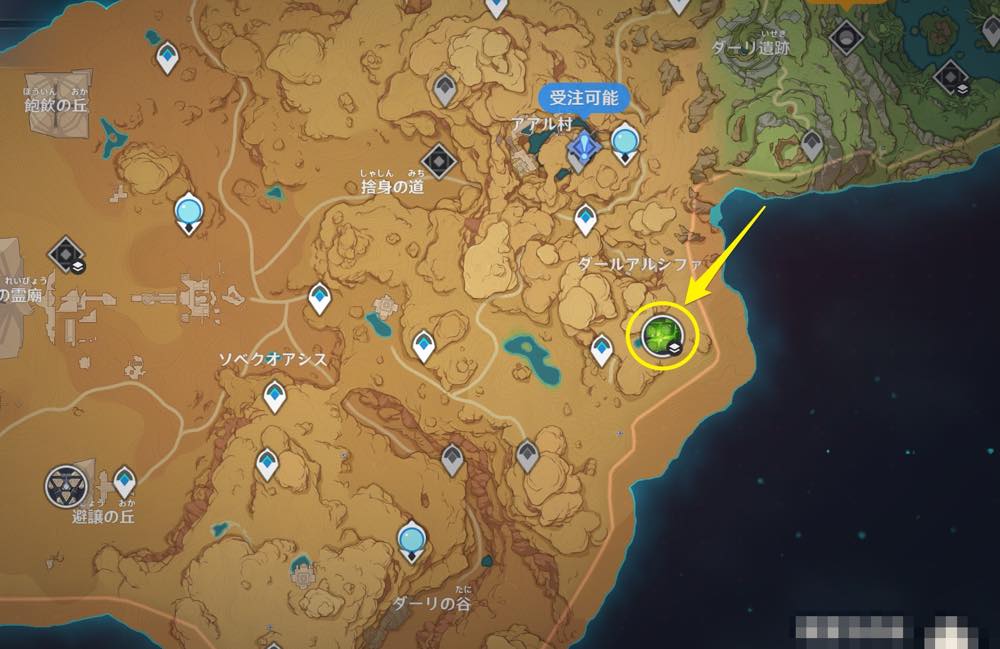This screenshot has height=649, width=1000.
Task: Select the waypoint directly under ソベクオアシス label
Action: click(x=274, y=398)
